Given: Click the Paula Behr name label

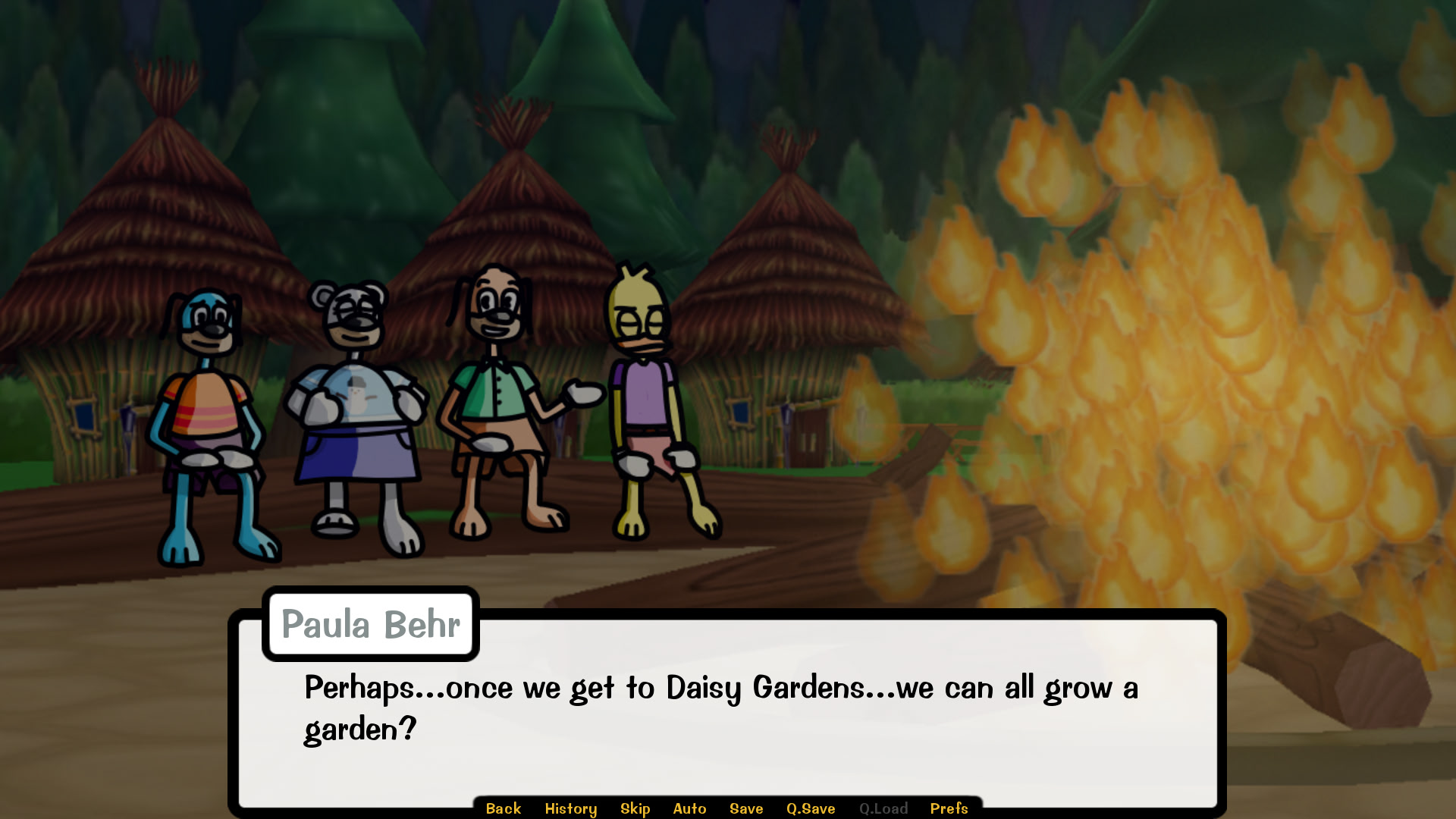Looking at the screenshot, I should click(x=369, y=624).
